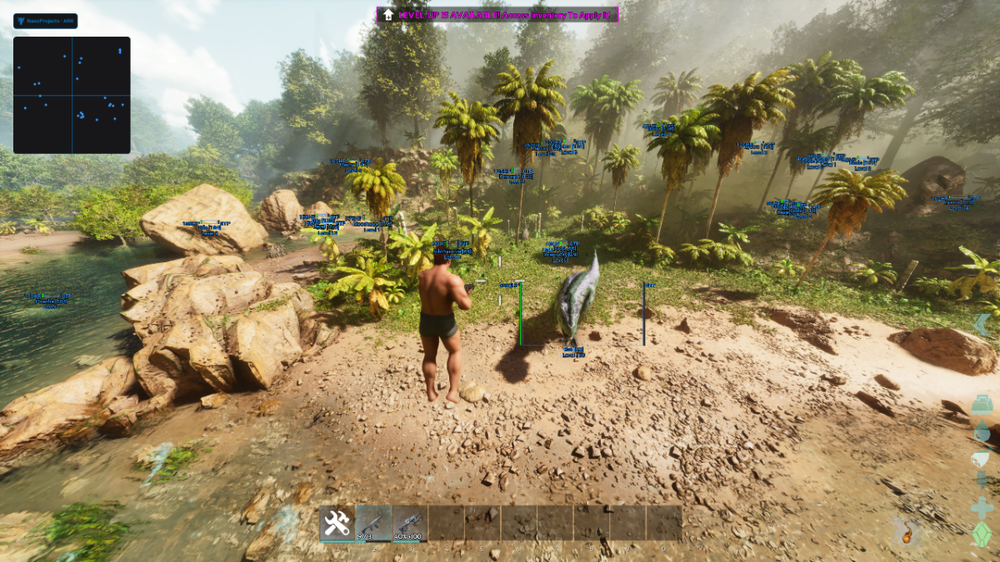Open the crossed wrench and hammer crafting slot
Viewport: 1000px width, 562px height.
[x=337, y=523]
